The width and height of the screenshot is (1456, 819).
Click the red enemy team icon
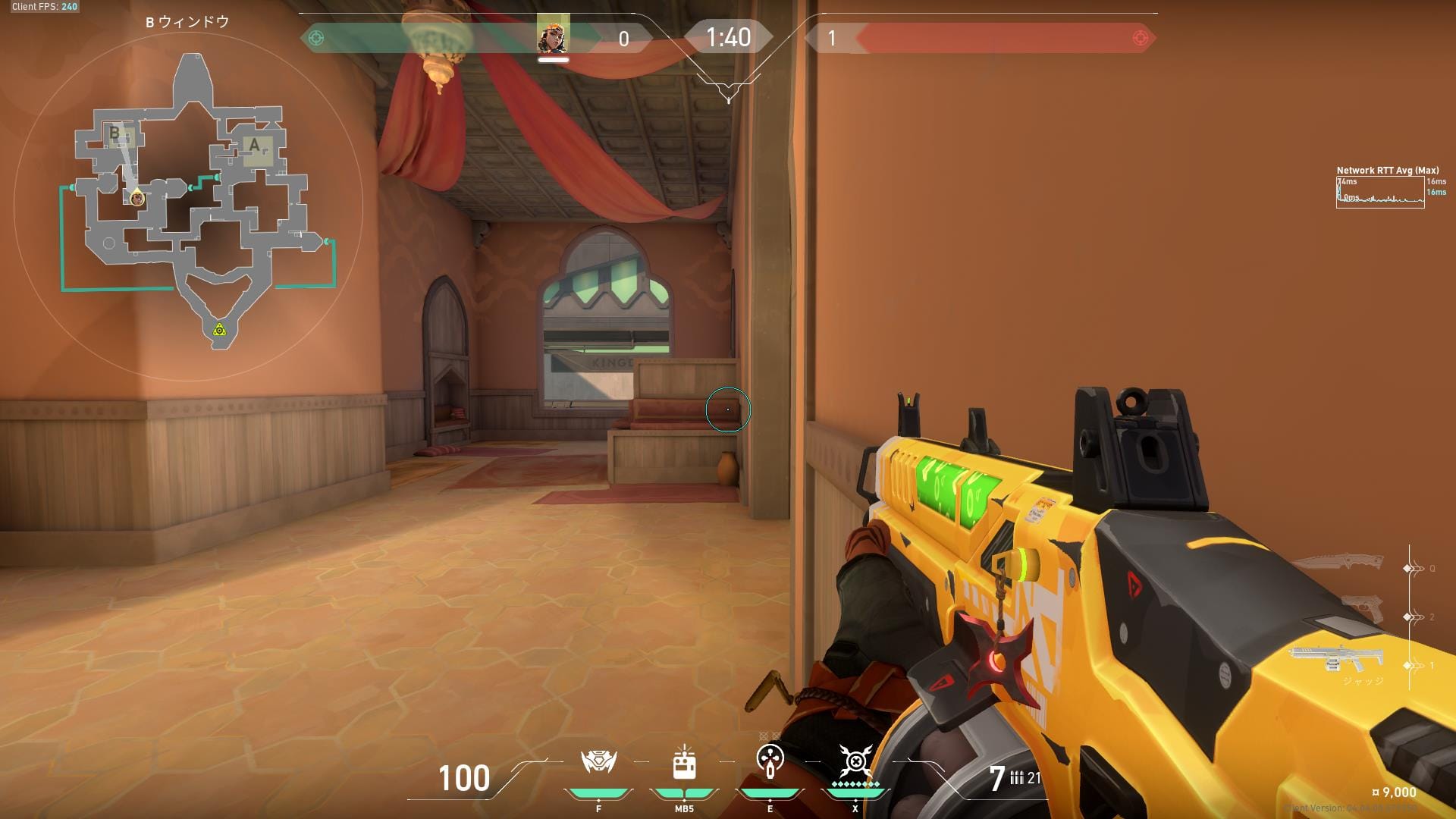1139,38
